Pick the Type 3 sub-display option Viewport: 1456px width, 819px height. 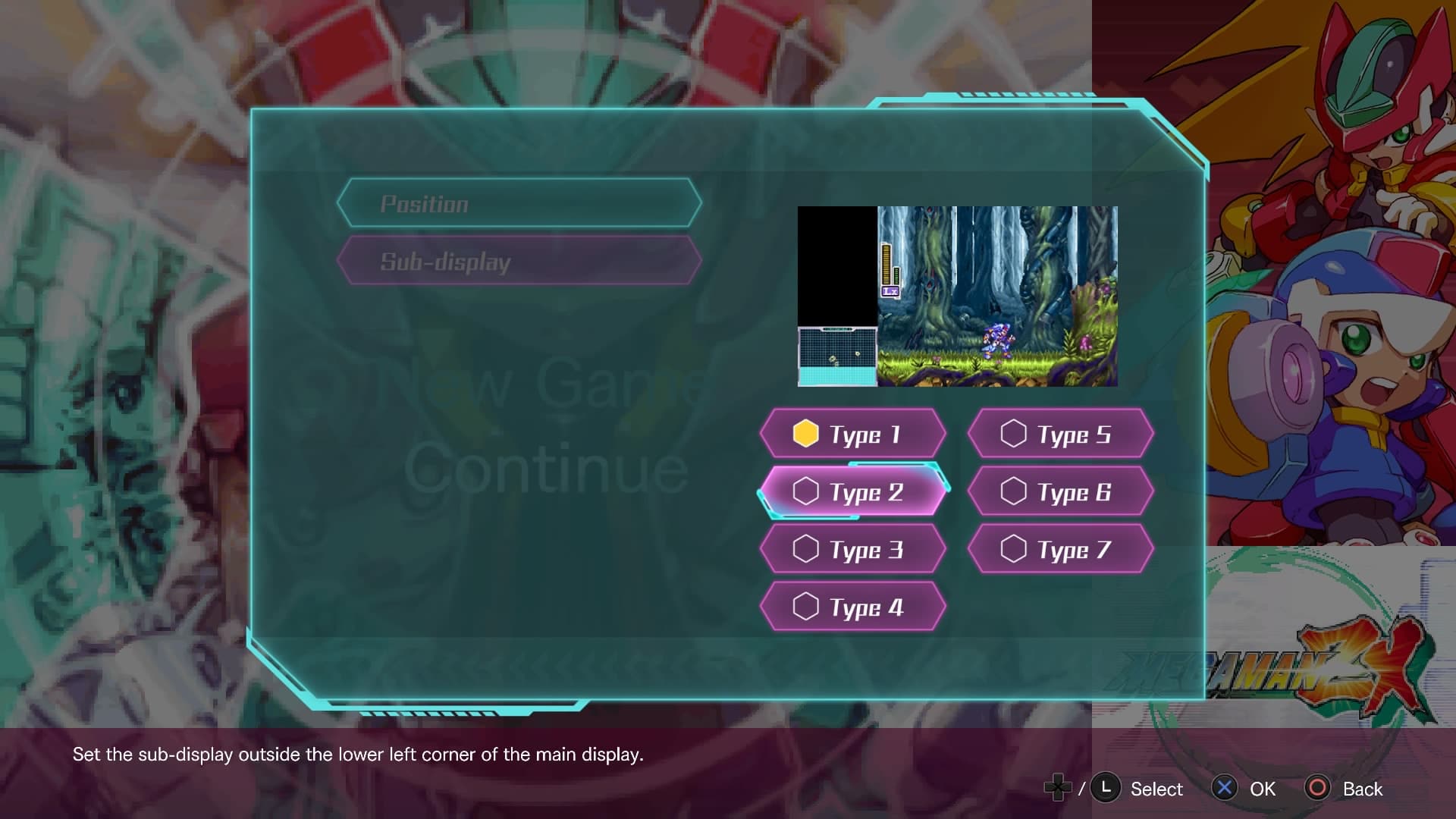click(x=853, y=549)
